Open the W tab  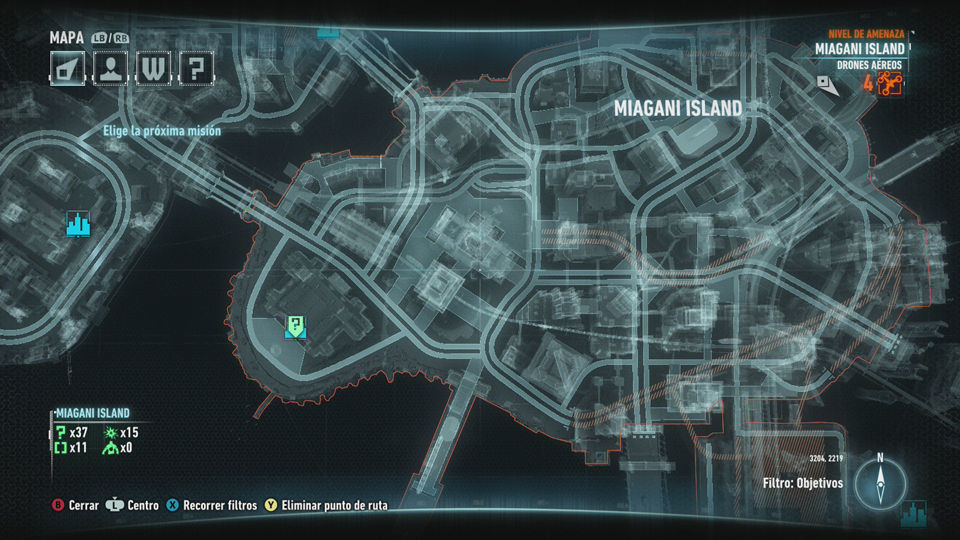click(153, 68)
